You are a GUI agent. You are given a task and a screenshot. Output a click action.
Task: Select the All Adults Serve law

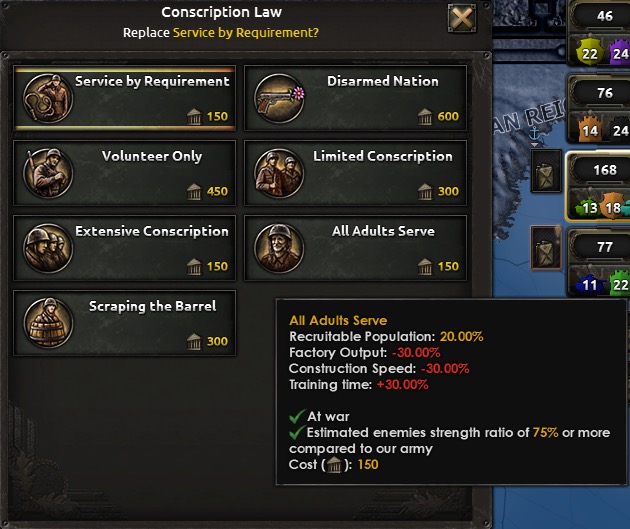[x=355, y=248]
